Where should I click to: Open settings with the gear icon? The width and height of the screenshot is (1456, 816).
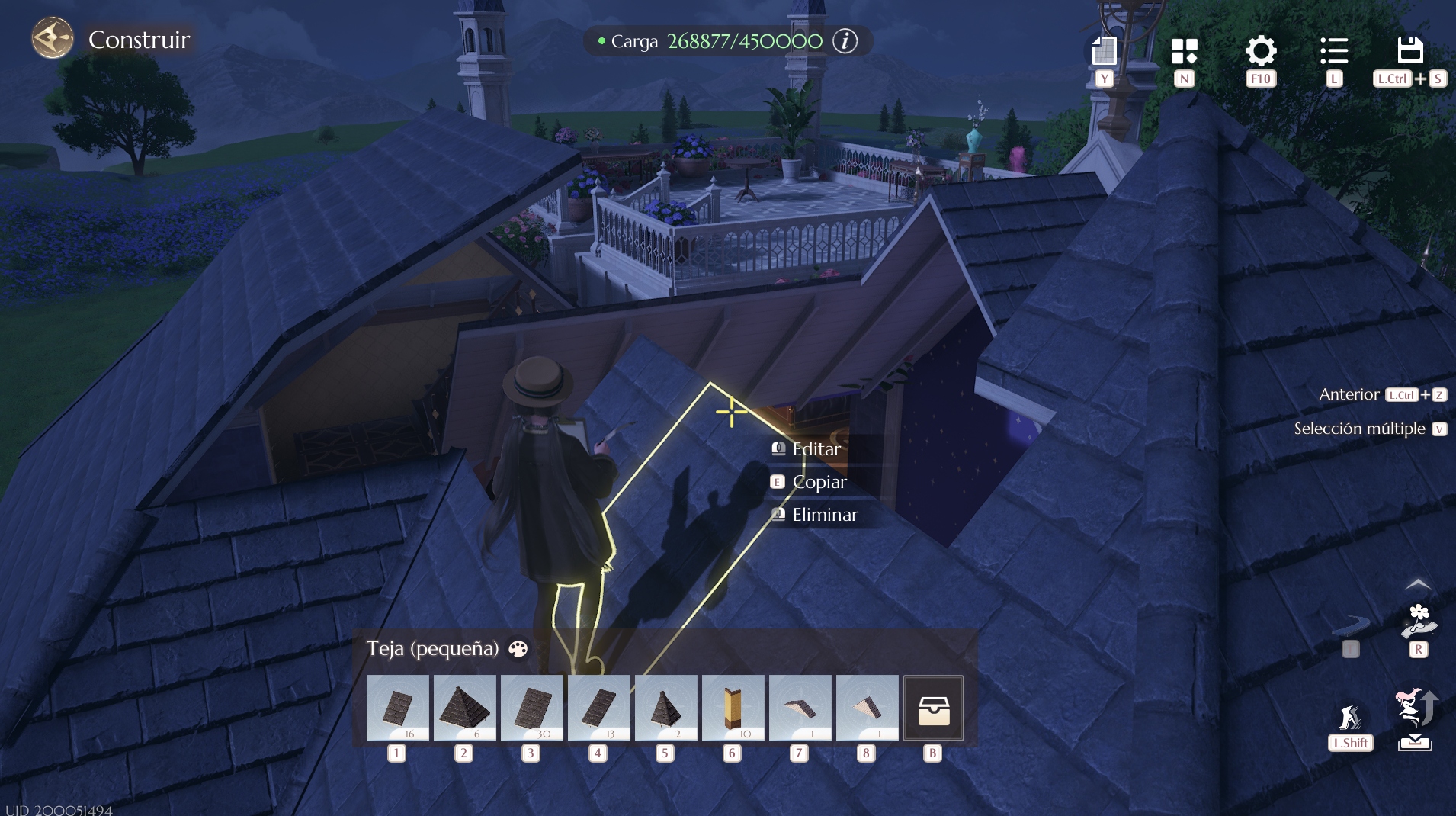pyautogui.click(x=1260, y=51)
